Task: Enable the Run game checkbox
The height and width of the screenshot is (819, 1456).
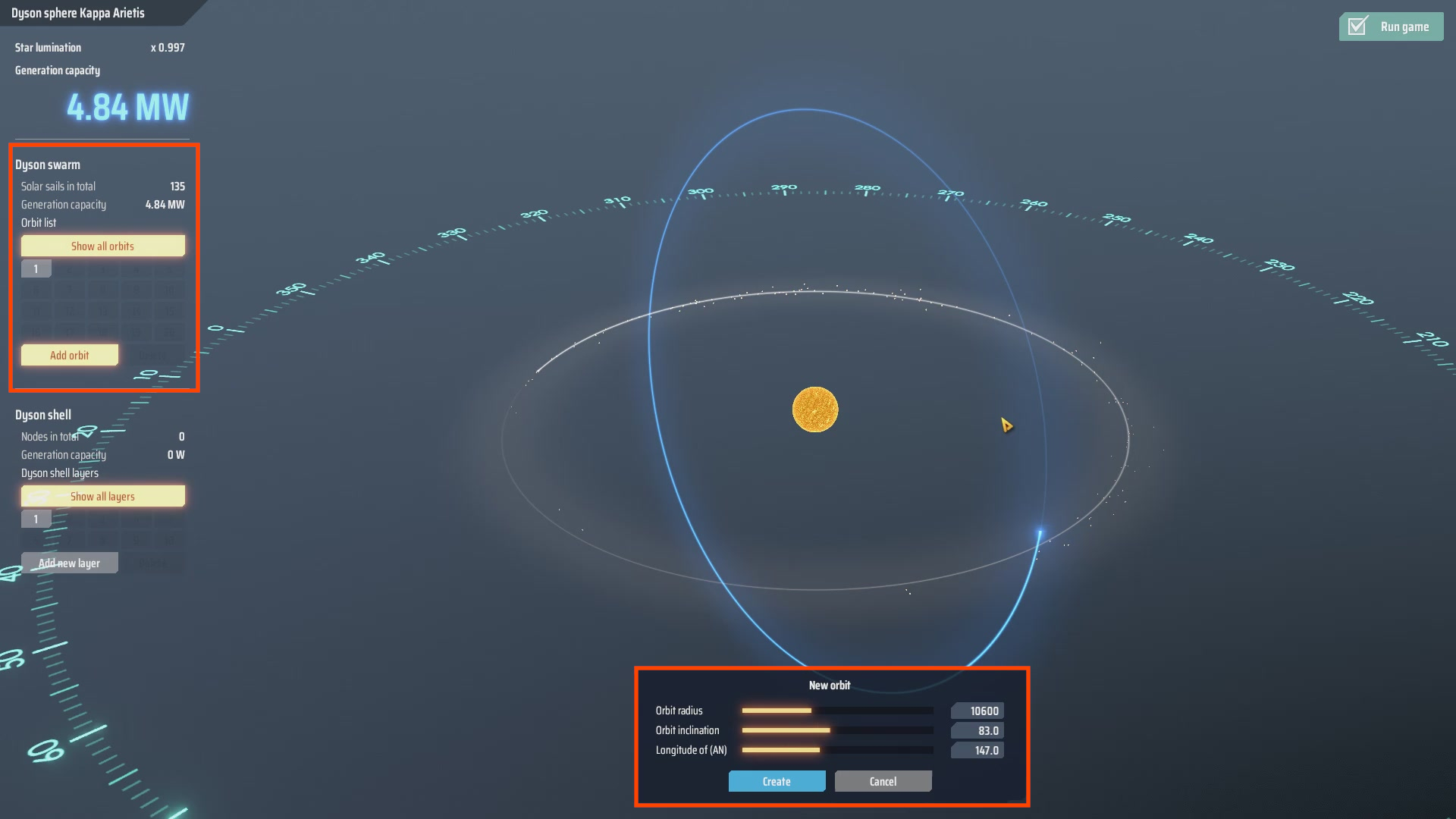Action: [1391, 26]
